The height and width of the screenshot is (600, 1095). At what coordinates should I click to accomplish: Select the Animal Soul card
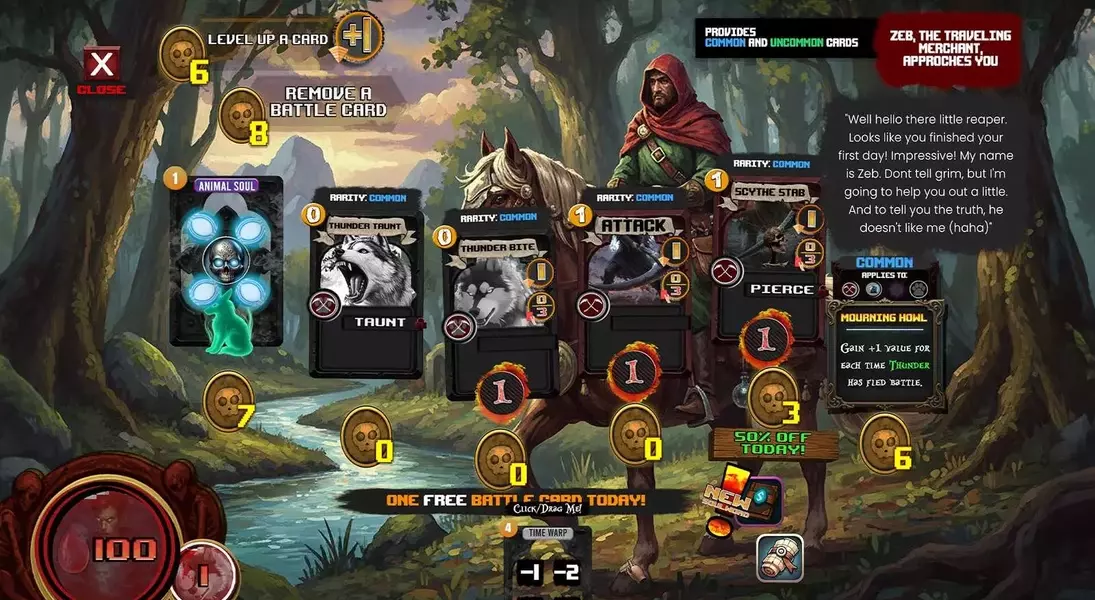[226, 261]
